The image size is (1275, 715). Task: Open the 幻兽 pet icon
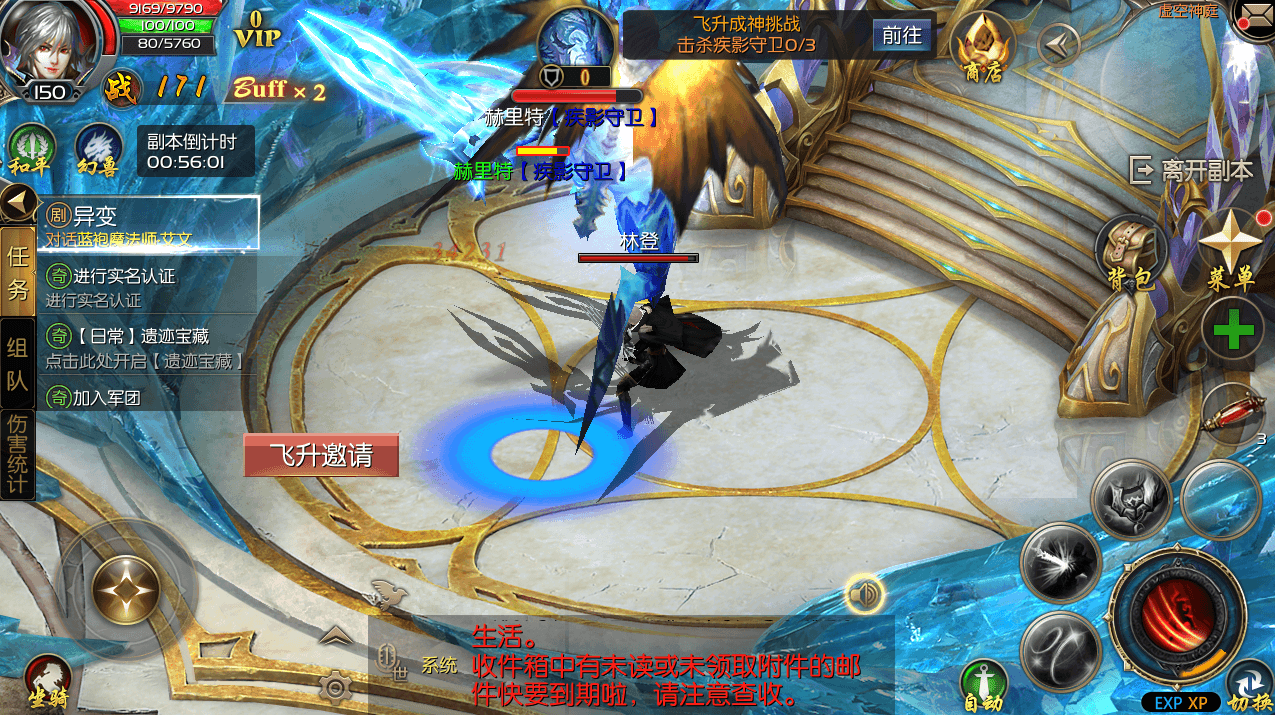tap(98, 149)
